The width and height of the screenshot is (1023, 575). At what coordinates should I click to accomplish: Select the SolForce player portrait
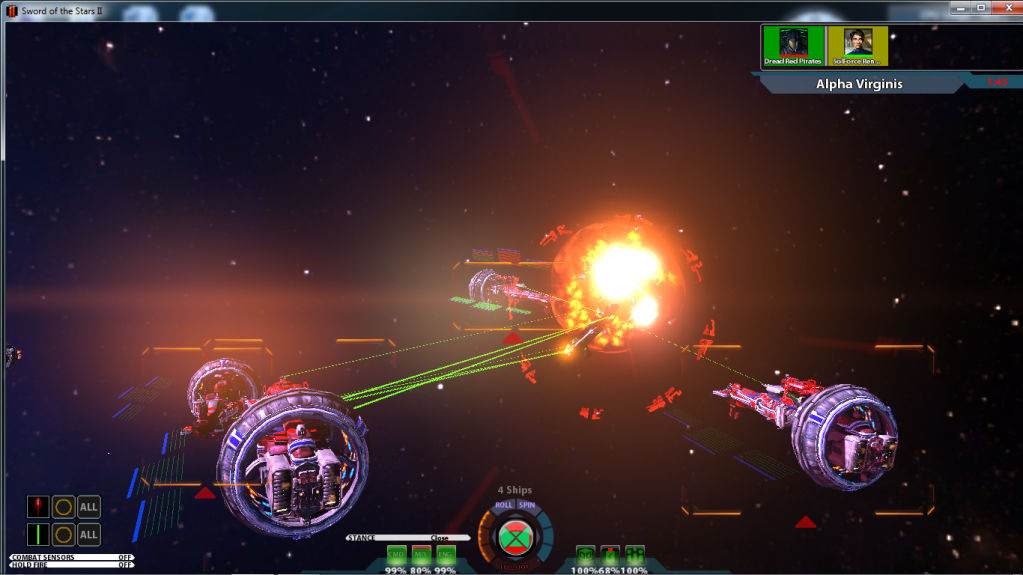[857, 45]
